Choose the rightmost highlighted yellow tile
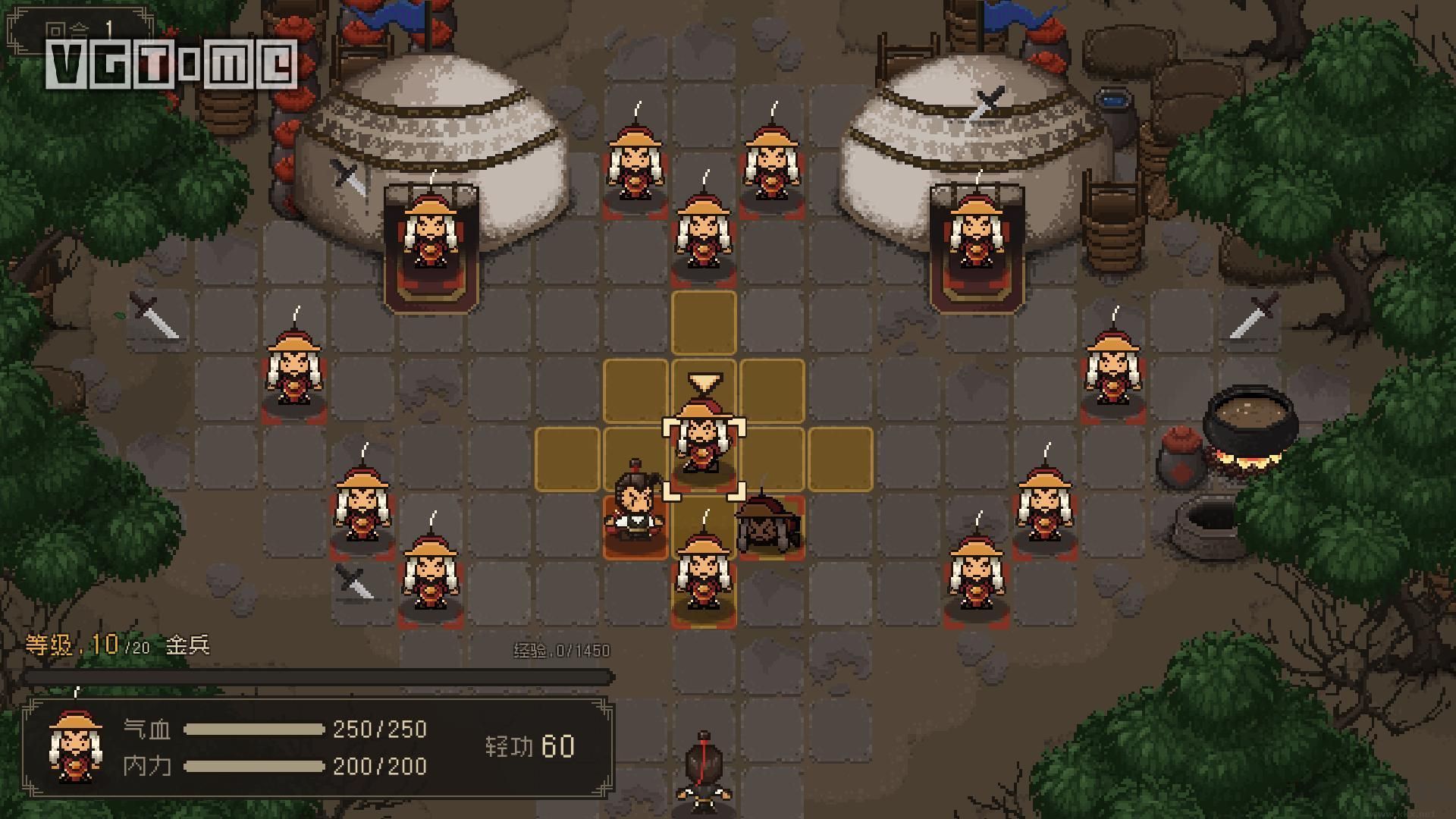The height and width of the screenshot is (819, 1456). tap(840, 459)
